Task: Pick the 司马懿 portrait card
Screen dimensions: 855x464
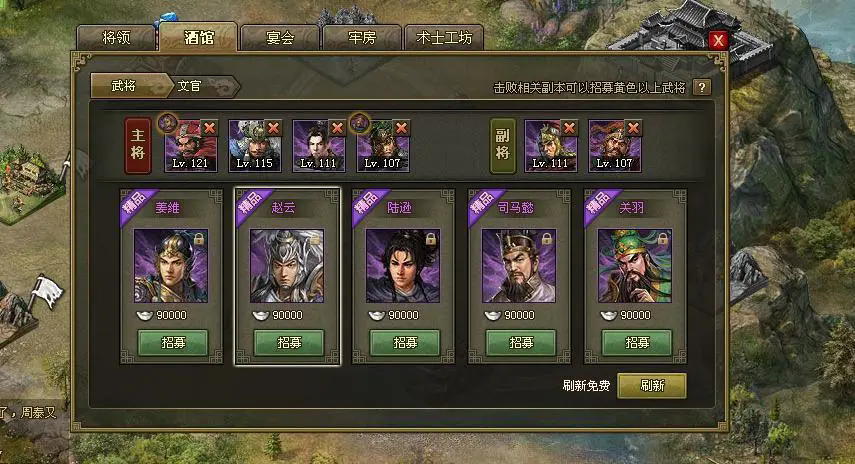Action: (x=519, y=265)
